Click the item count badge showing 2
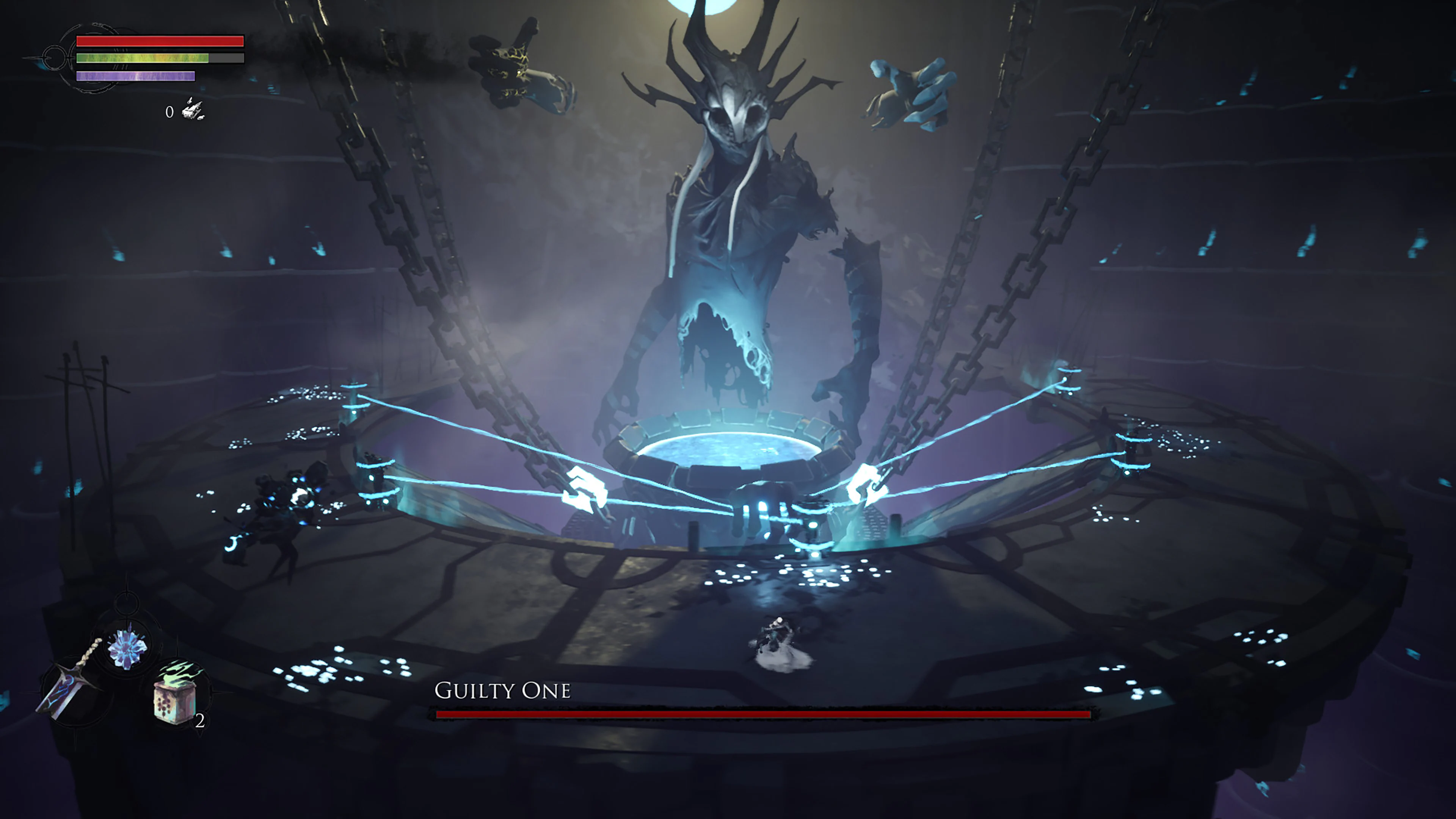This screenshot has height=819, width=1456. pos(201,722)
